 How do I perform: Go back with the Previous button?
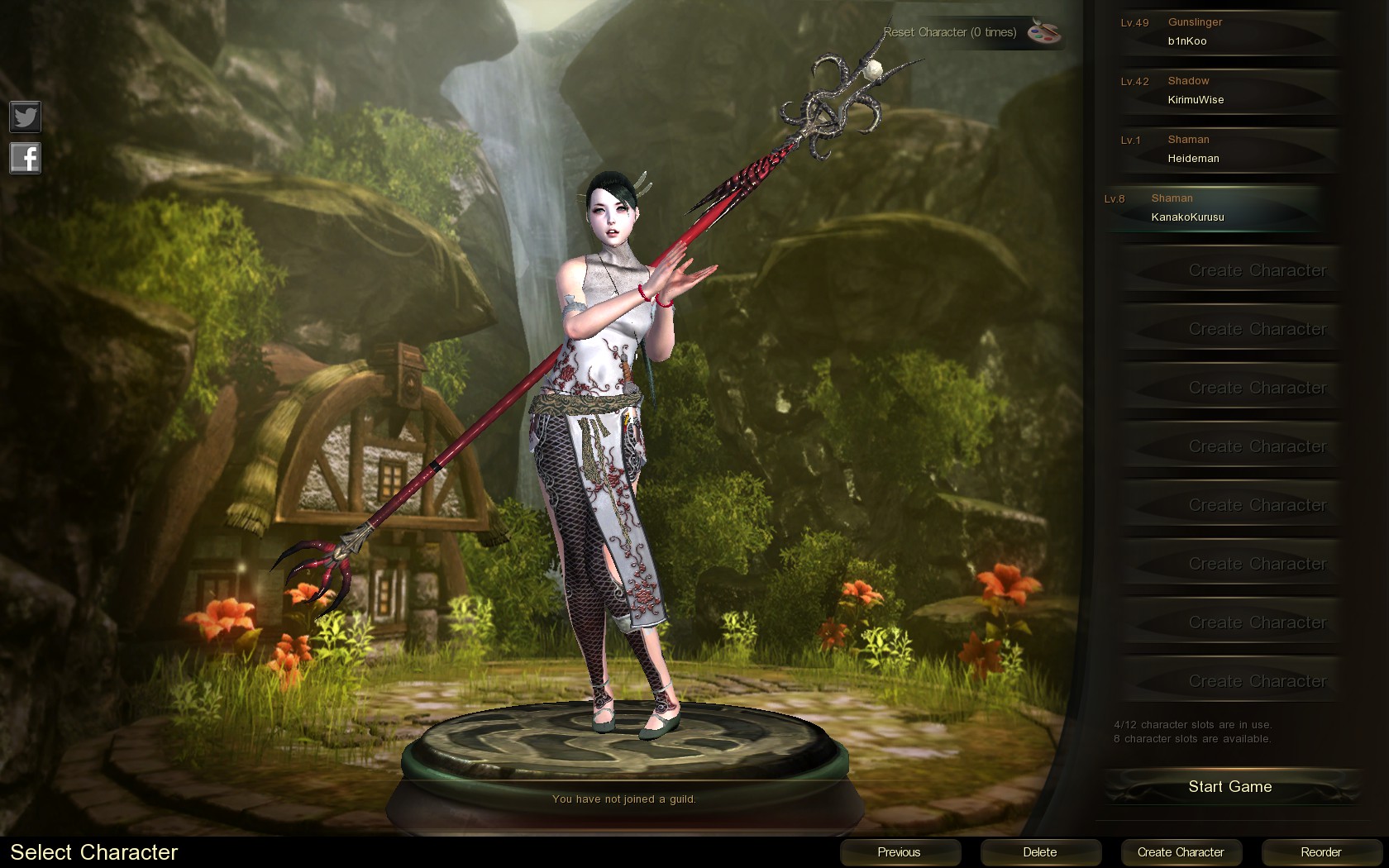coord(900,852)
